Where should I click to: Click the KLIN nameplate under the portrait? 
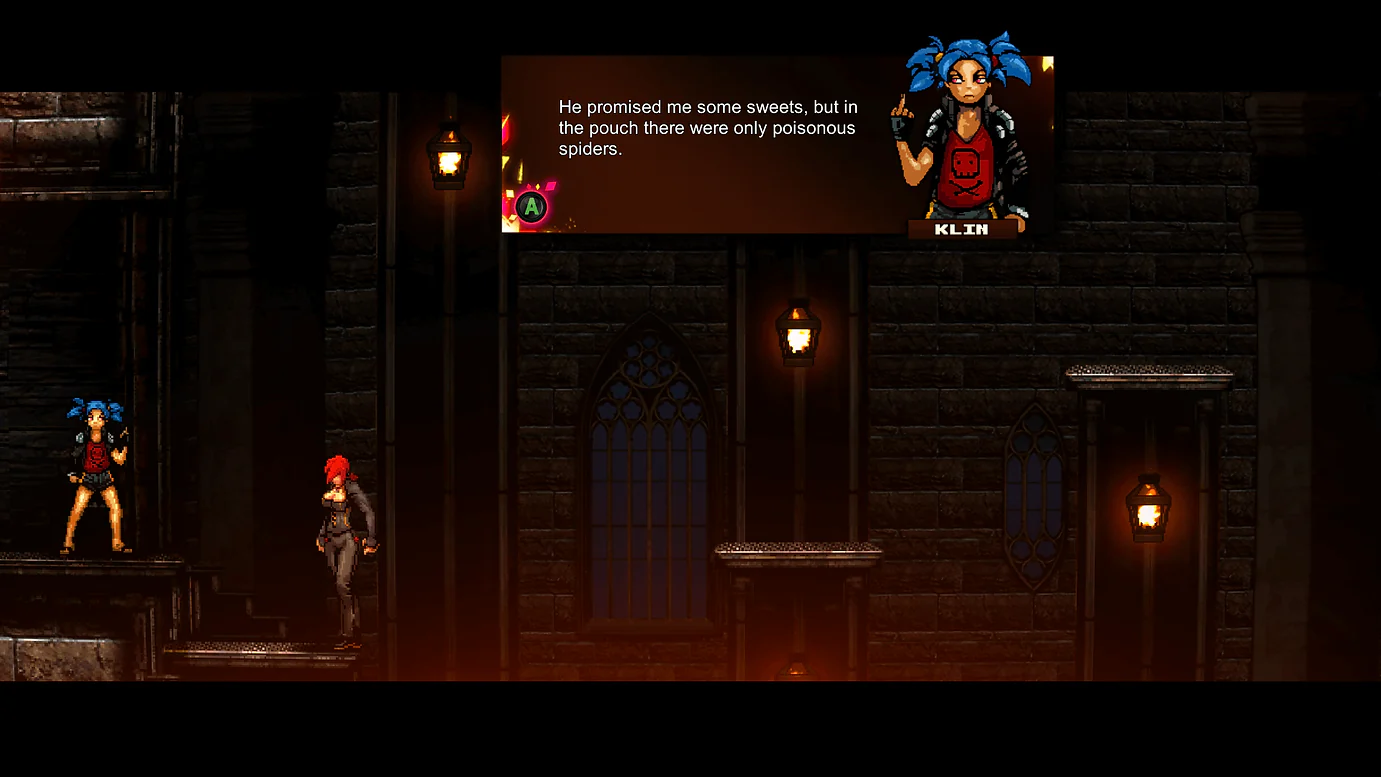963,228
